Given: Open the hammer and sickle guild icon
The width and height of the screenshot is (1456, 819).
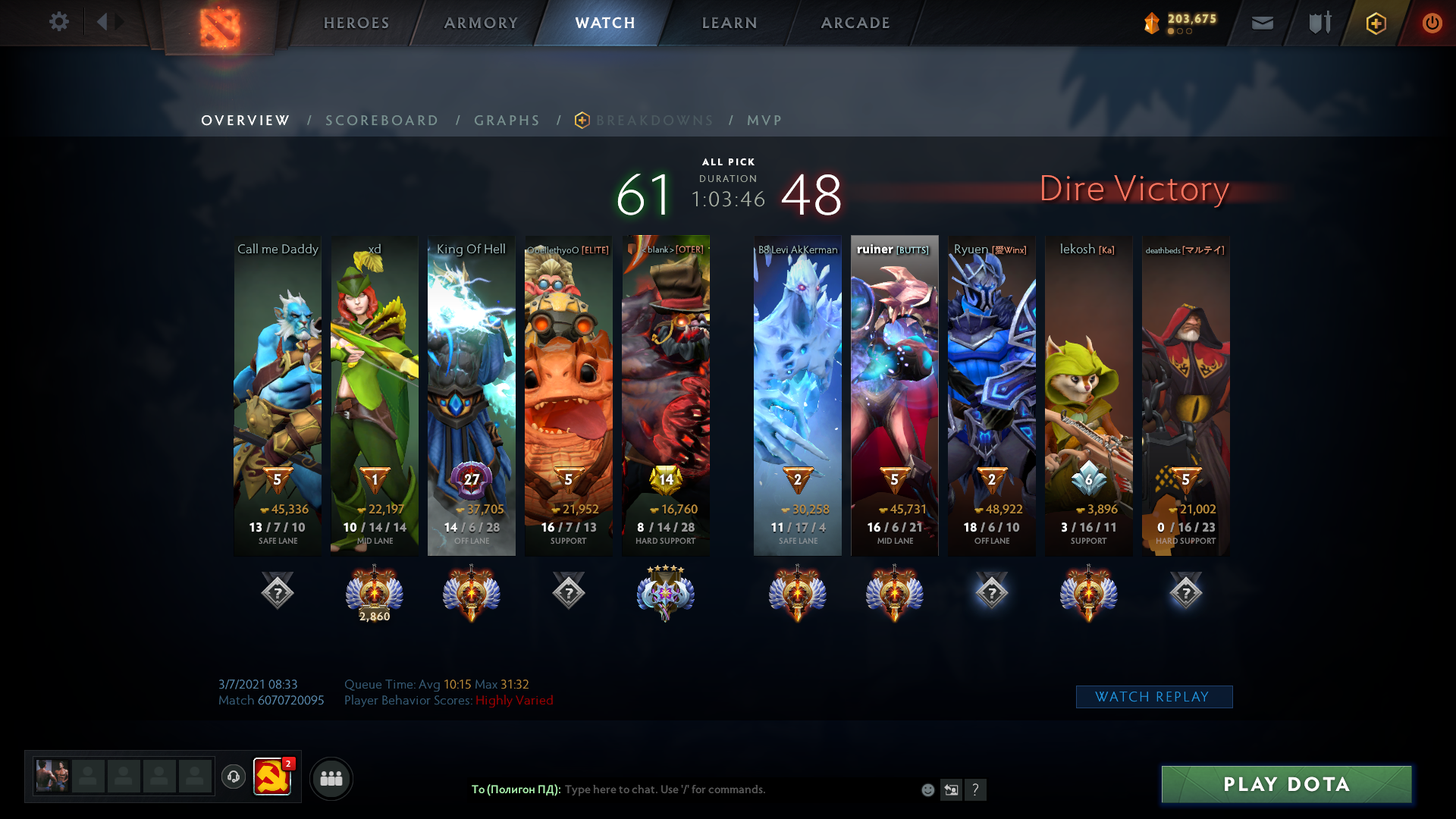Looking at the screenshot, I should 271,777.
